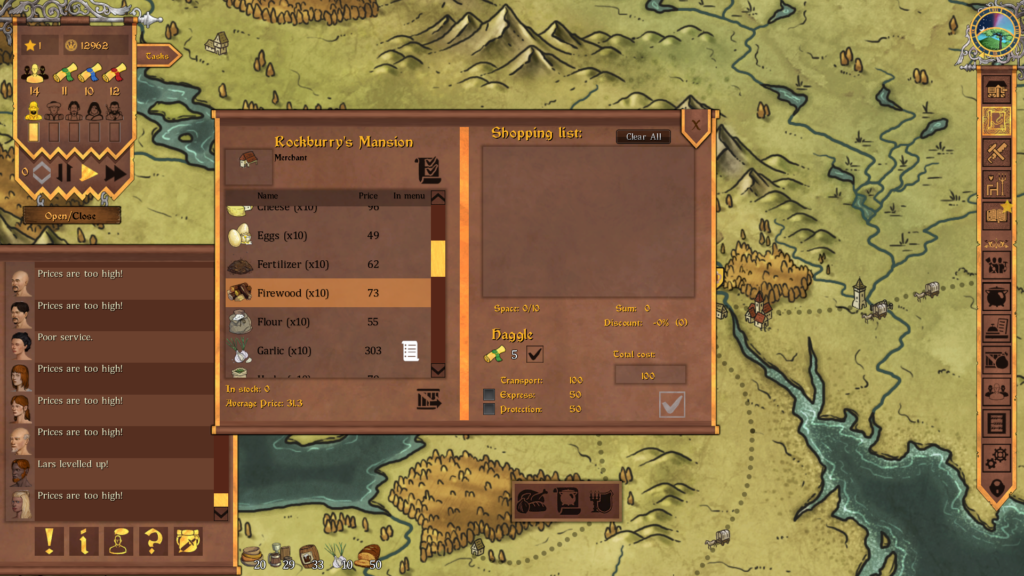Set game speed to normal play
The height and width of the screenshot is (576, 1024).
[x=90, y=173]
